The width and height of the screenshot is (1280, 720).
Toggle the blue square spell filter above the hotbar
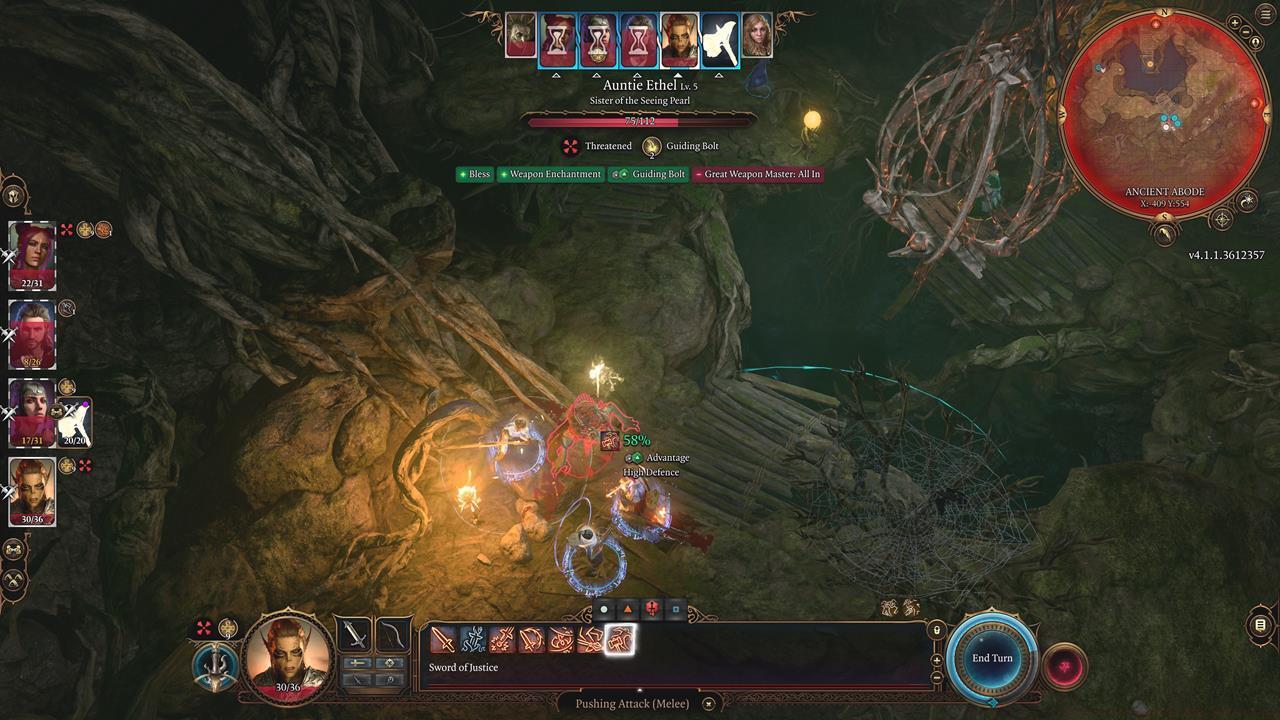(x=675, y=608)
